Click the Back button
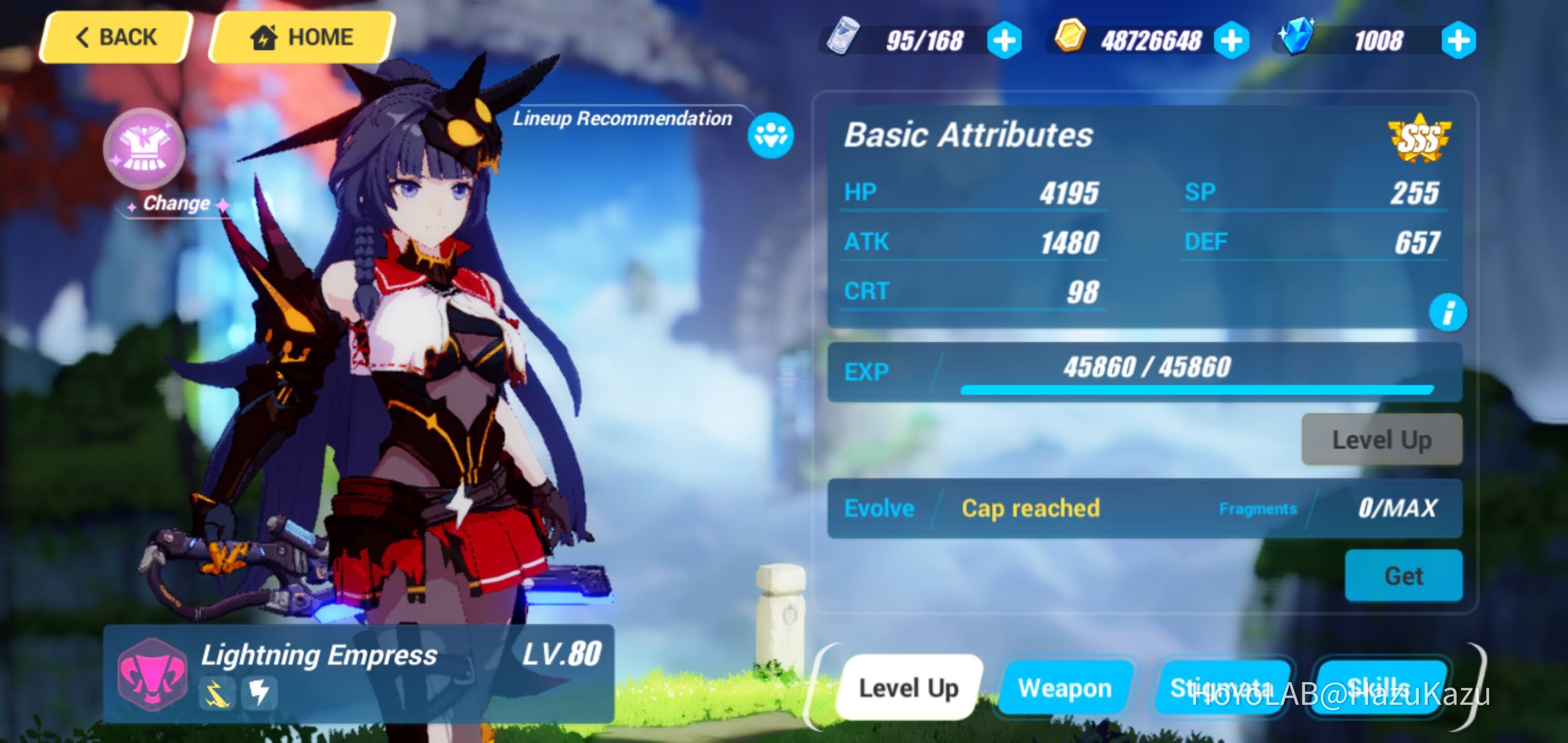Viewport: 1568px width, 743px height. (114, 37)
